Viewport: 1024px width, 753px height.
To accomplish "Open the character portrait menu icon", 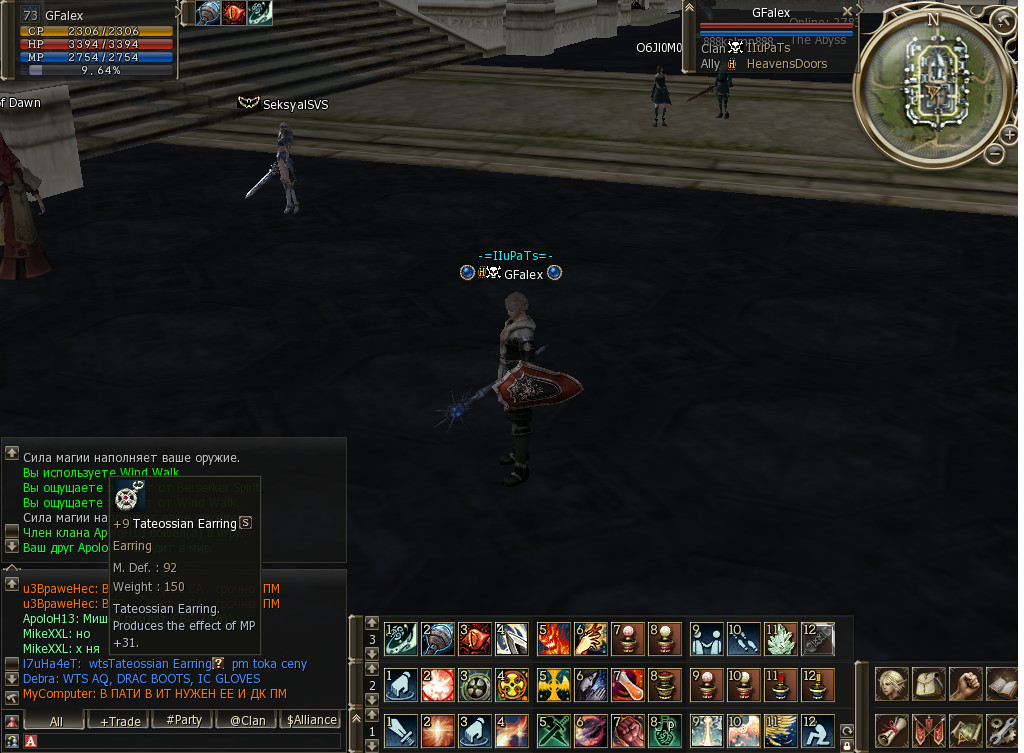I will coord(891,685).
